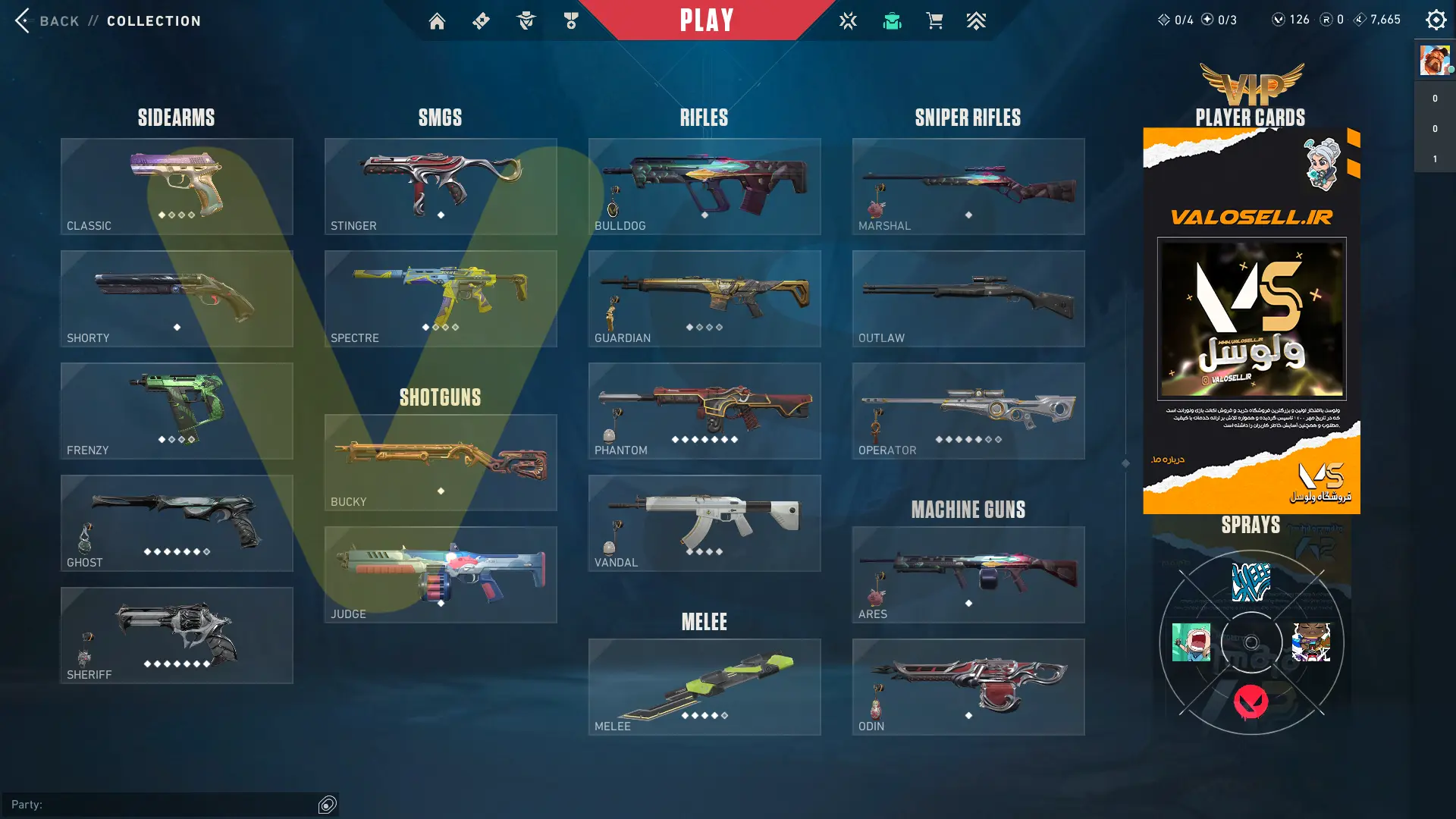This screenshot has height=819, width=1456.
Task: Select the Operator sniper rifle tile
Action: pos(968,411)
